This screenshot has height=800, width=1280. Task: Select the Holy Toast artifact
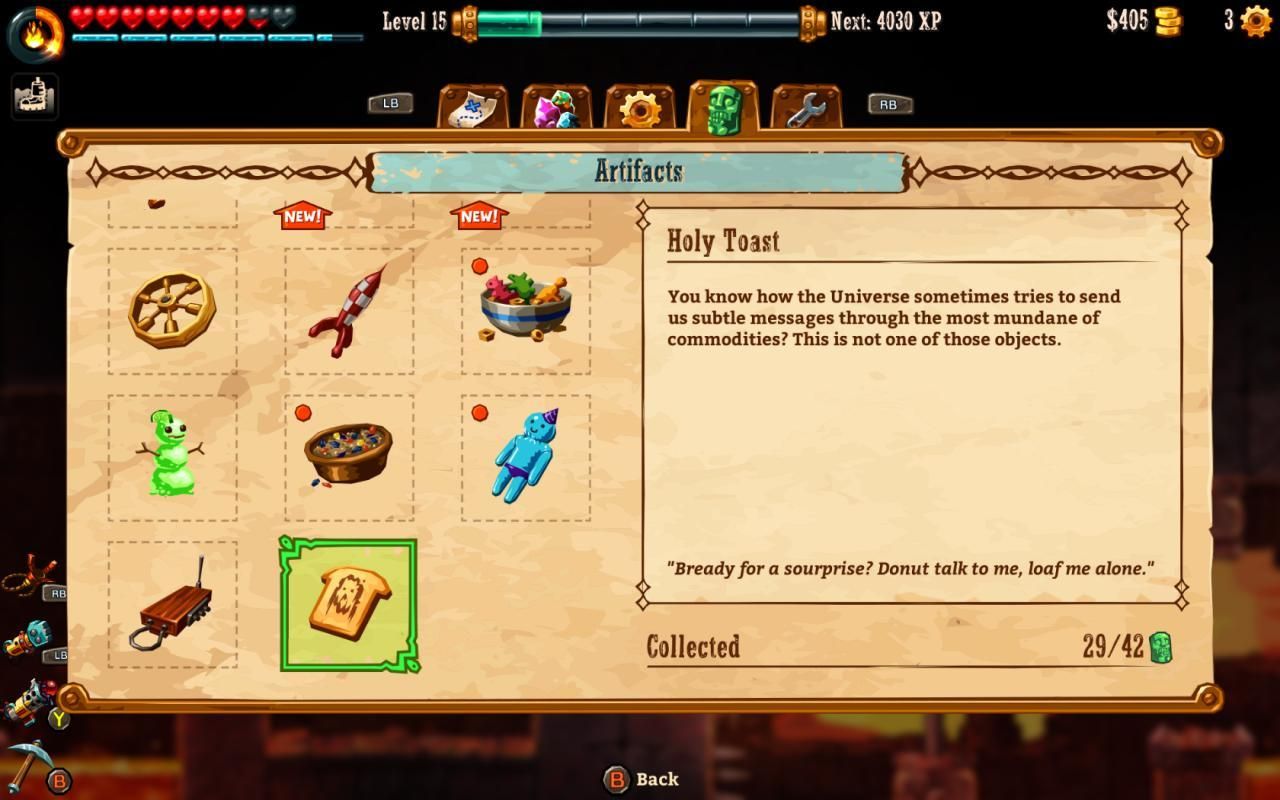click(x=348, y=604)
